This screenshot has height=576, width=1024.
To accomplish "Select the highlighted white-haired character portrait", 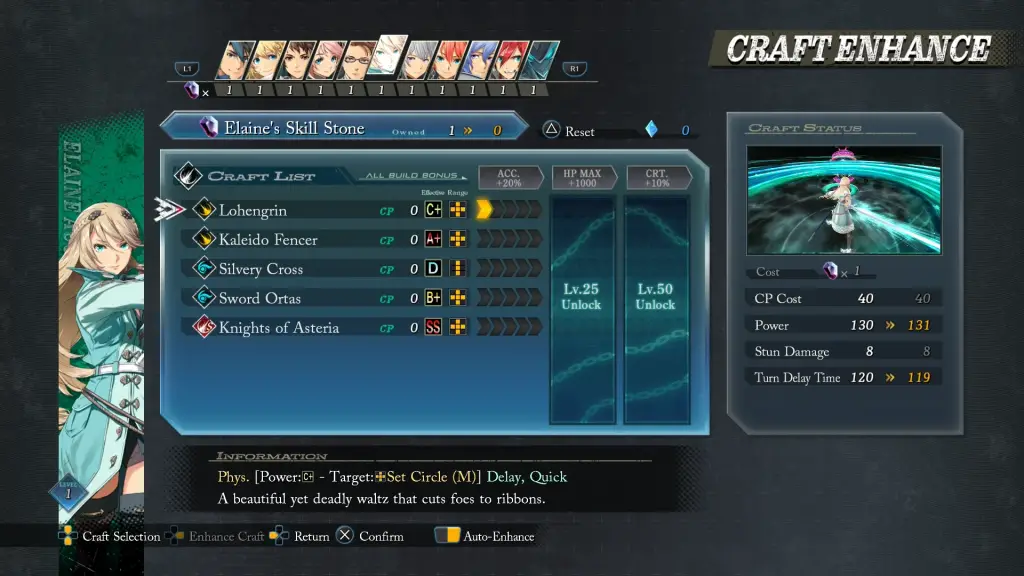I will click(x=389, y=57).
